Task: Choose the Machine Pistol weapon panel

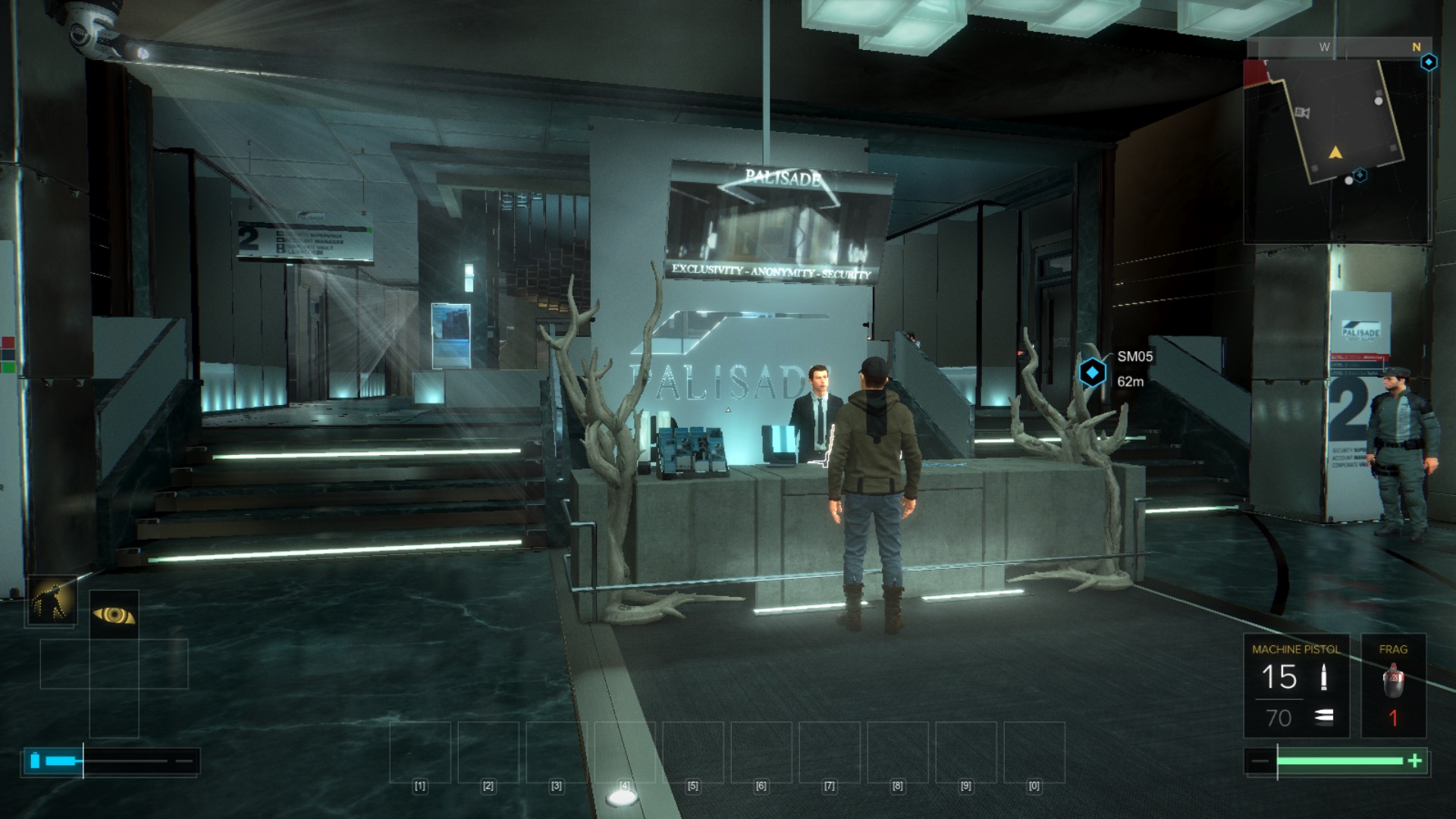Action: click(x=1296, y=686)
